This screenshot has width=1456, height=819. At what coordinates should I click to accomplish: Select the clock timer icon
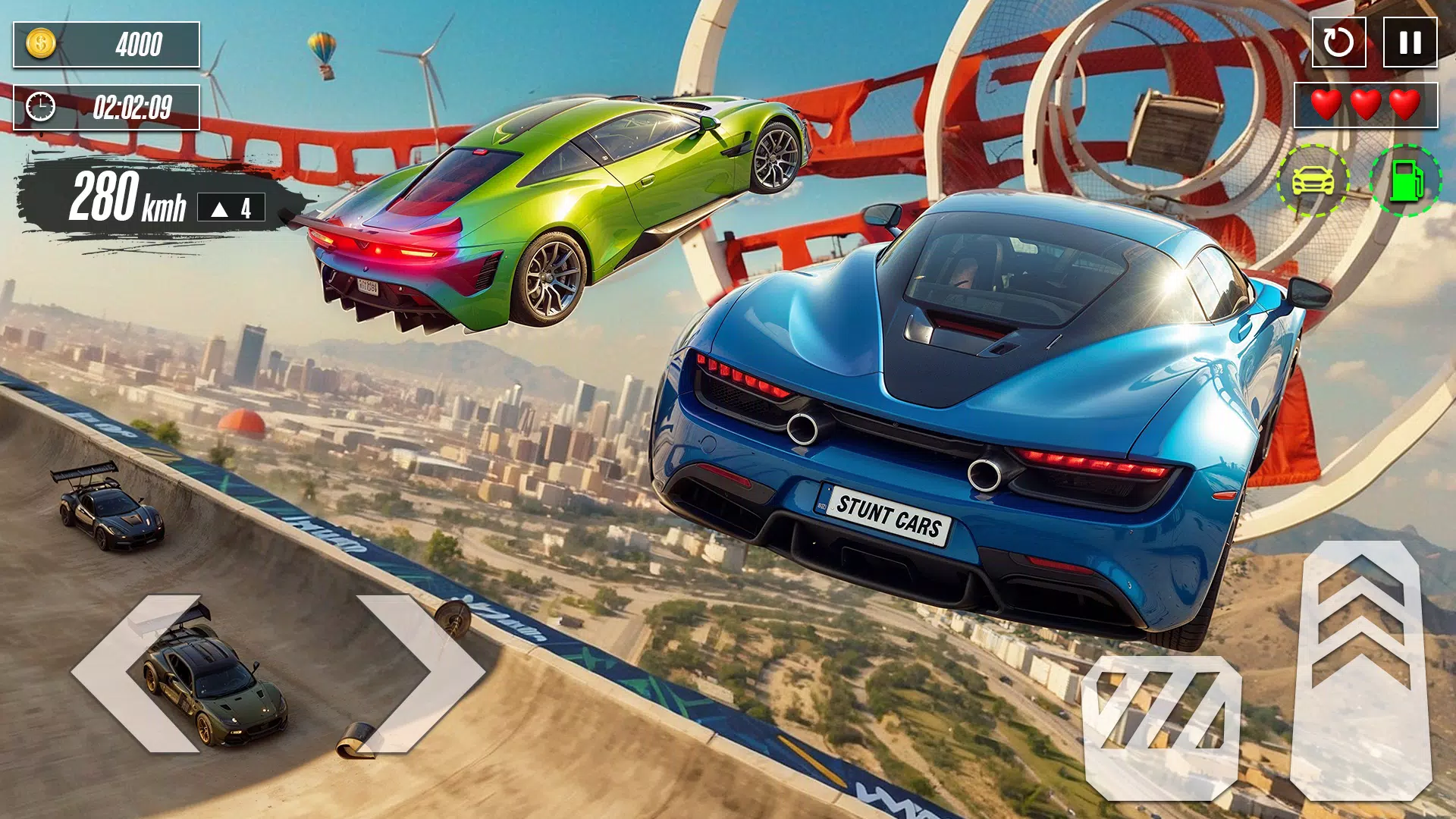click(x=39, y=108)
